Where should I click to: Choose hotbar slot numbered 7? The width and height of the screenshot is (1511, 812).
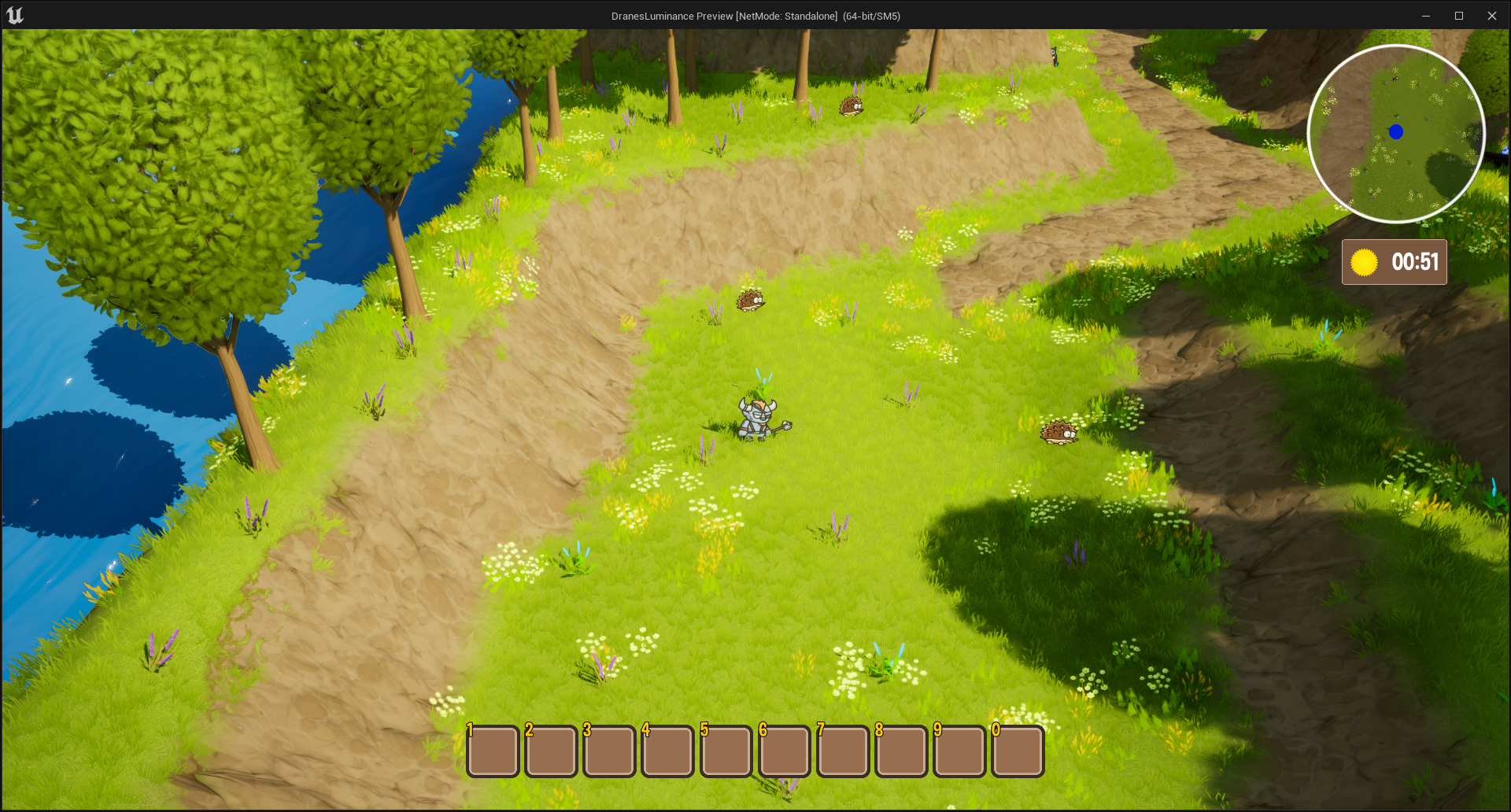(843, 751)
